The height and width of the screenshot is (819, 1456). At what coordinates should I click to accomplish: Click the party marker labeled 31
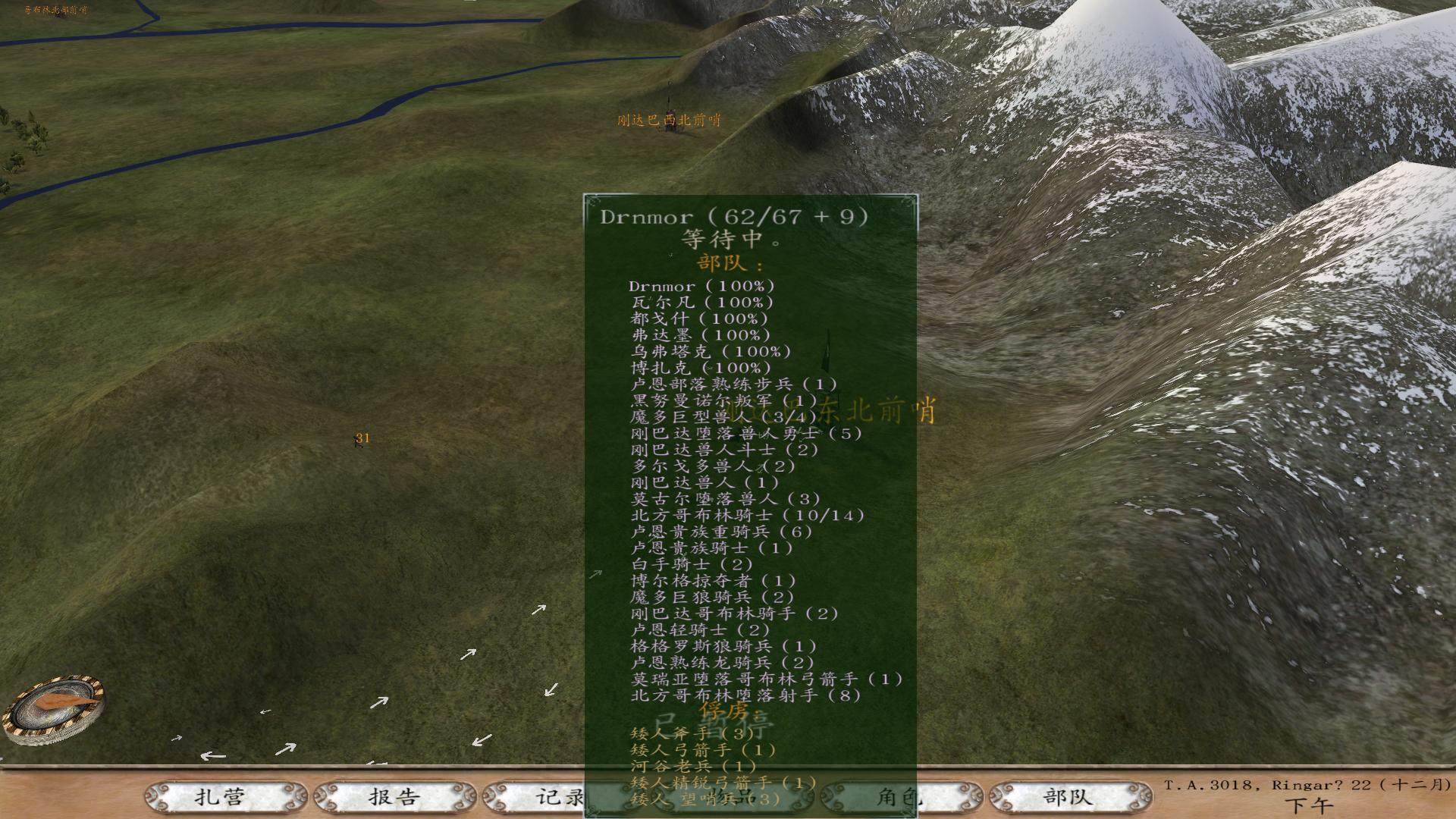(x=362, y=438)
